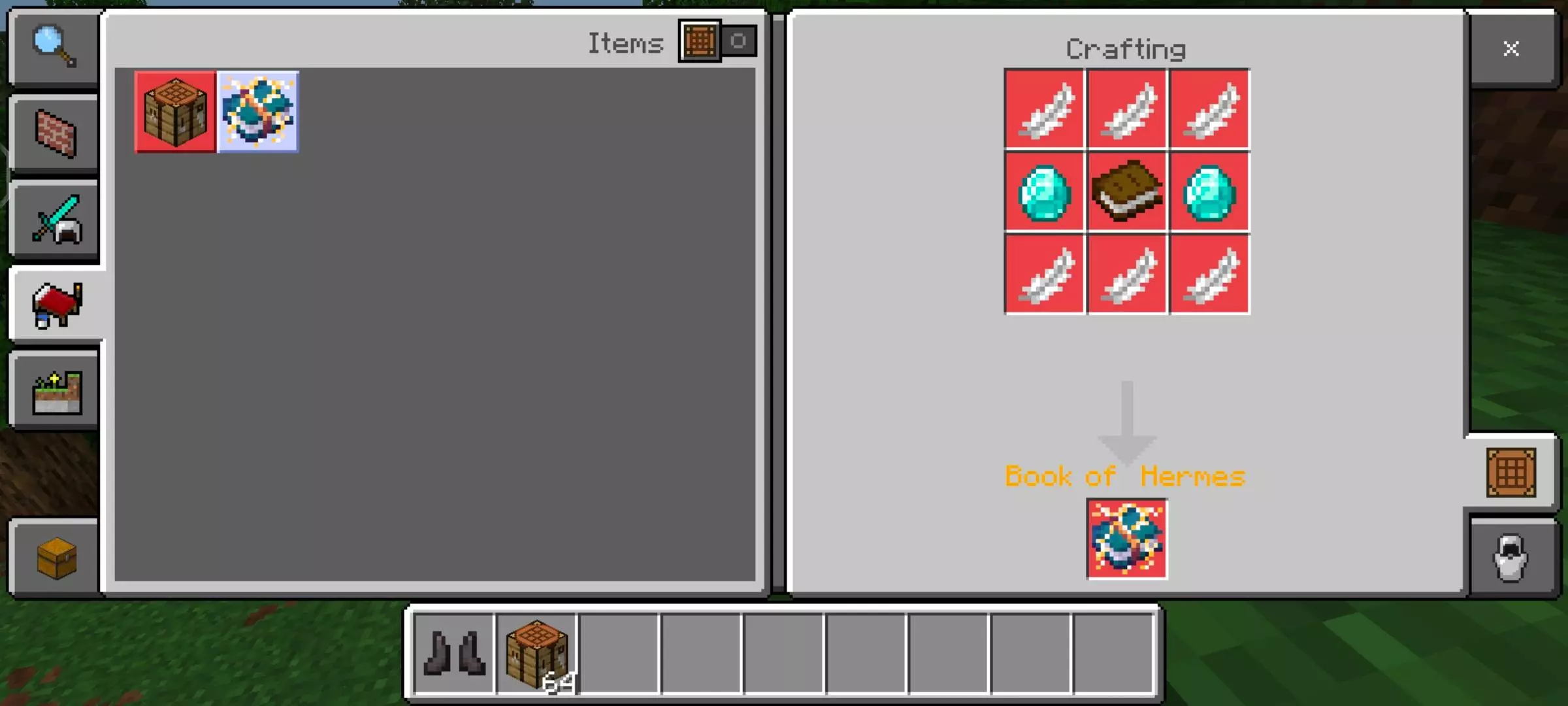This screenshot has width=1568, height=706.
Task: Select the boots in the hotbar
Action: tap(455, 652)
